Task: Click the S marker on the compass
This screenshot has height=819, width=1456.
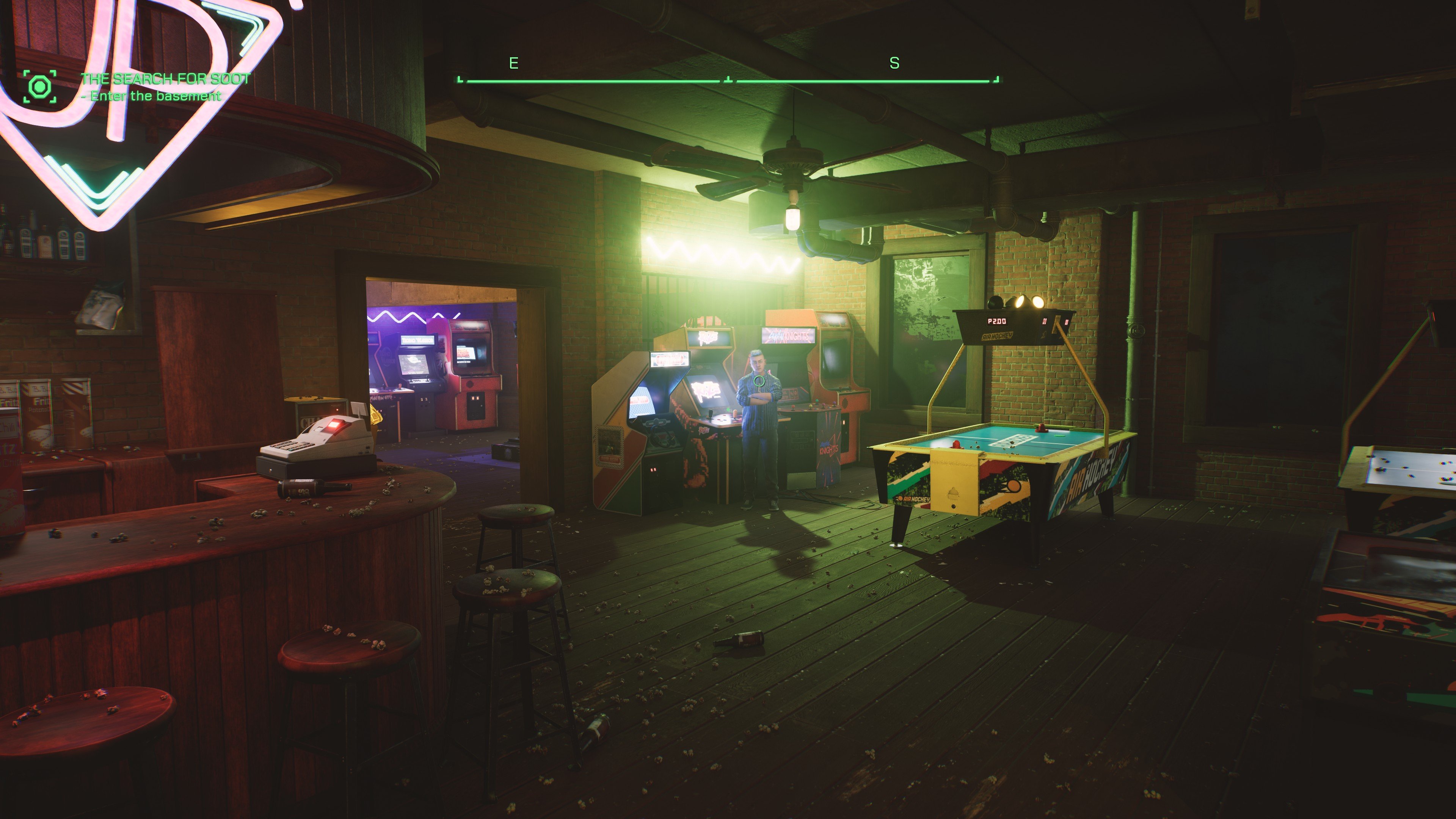Action: tap(894, 64)
